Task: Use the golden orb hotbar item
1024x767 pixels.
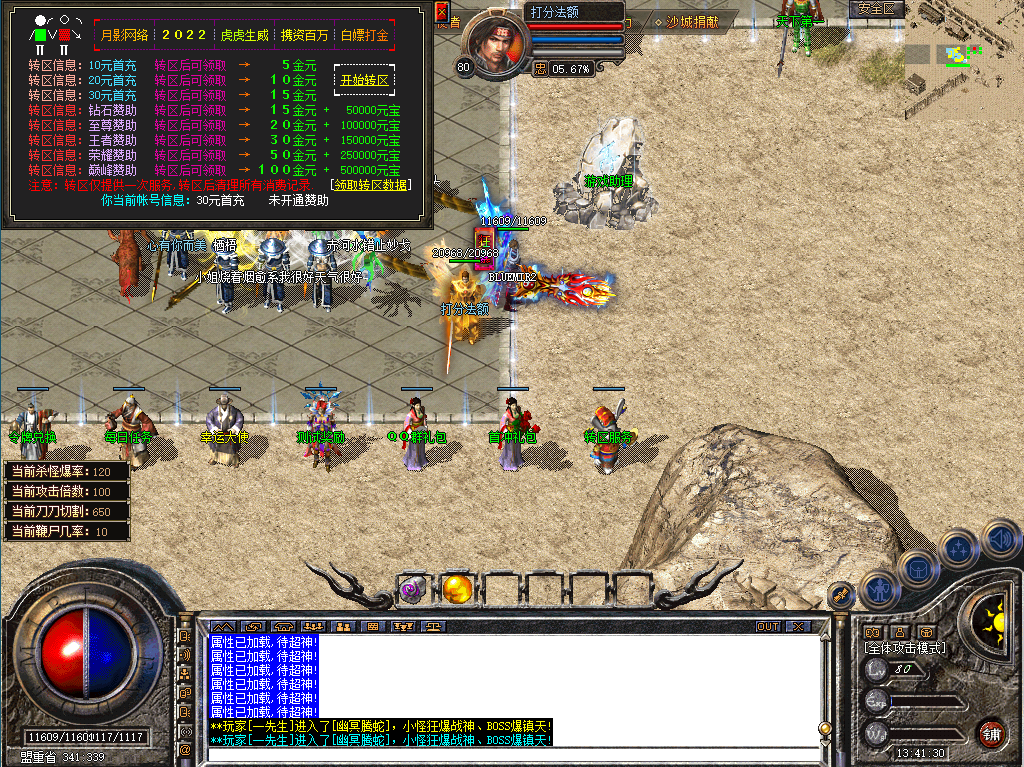Action: click(457, 589)
